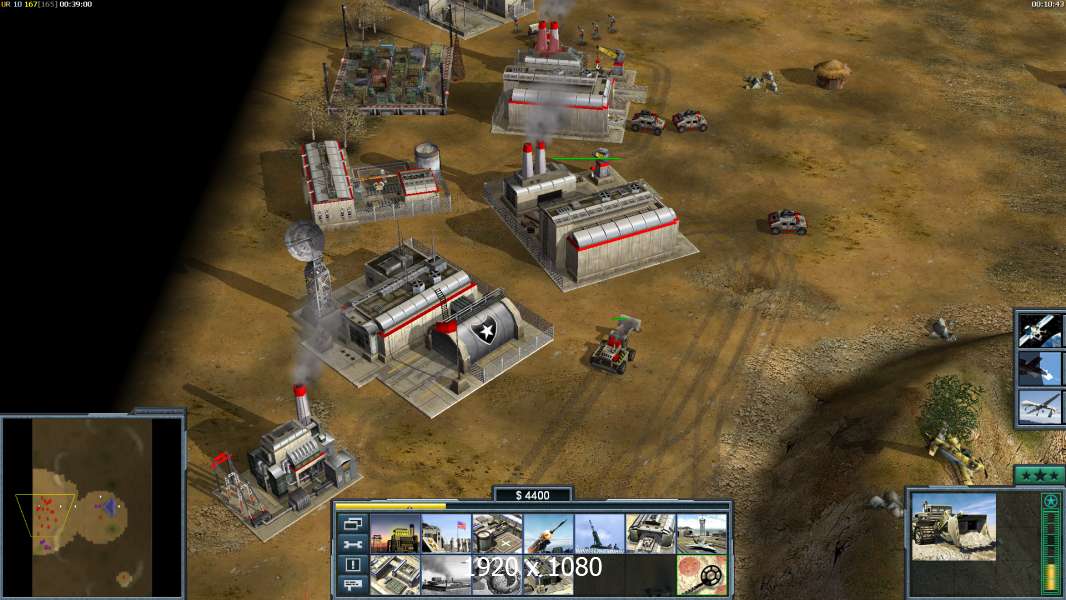Screen dimensions: 1066x600
Task: Build the Barracks with American flag icon
Action: click(446, 534)
